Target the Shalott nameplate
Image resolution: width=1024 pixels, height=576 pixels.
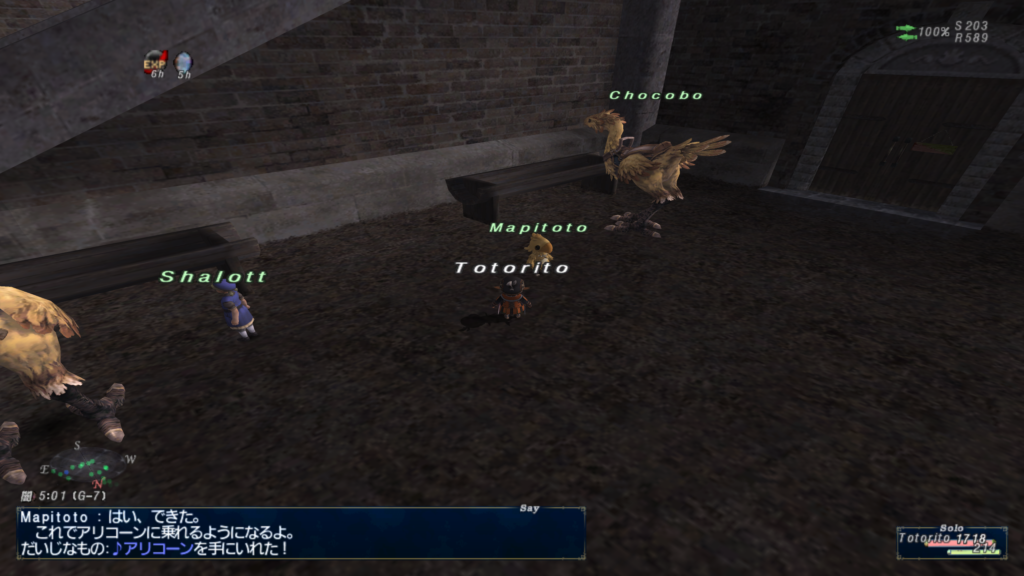213,277
